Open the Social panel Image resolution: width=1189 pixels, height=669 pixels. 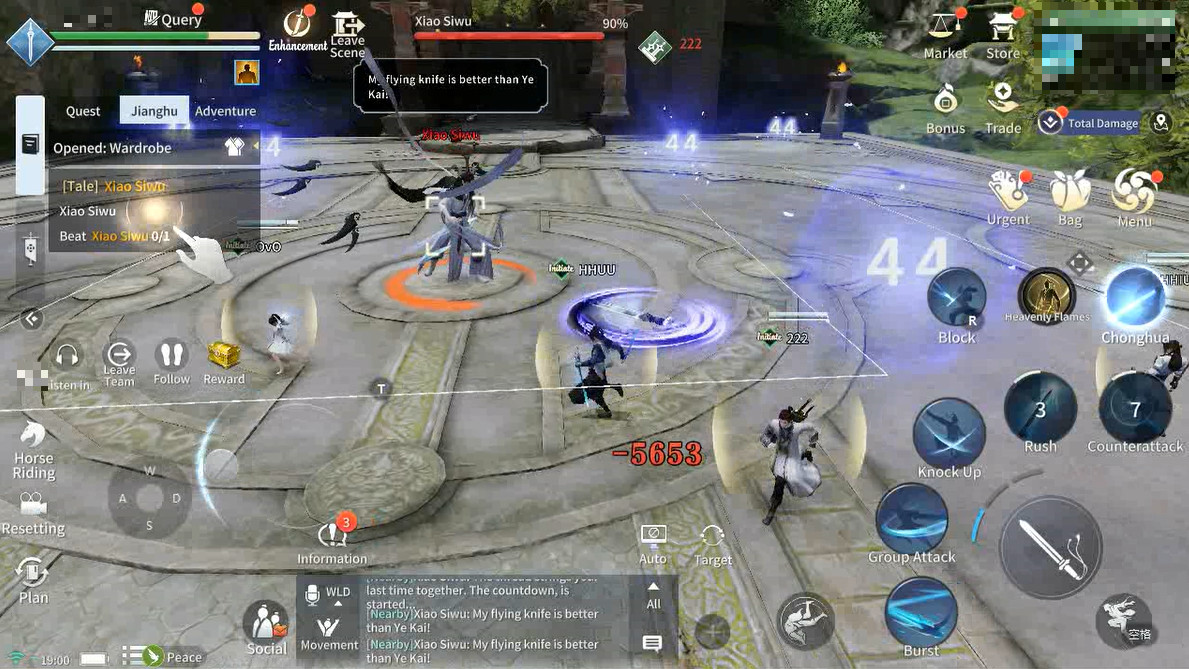[x=266, y=627]
